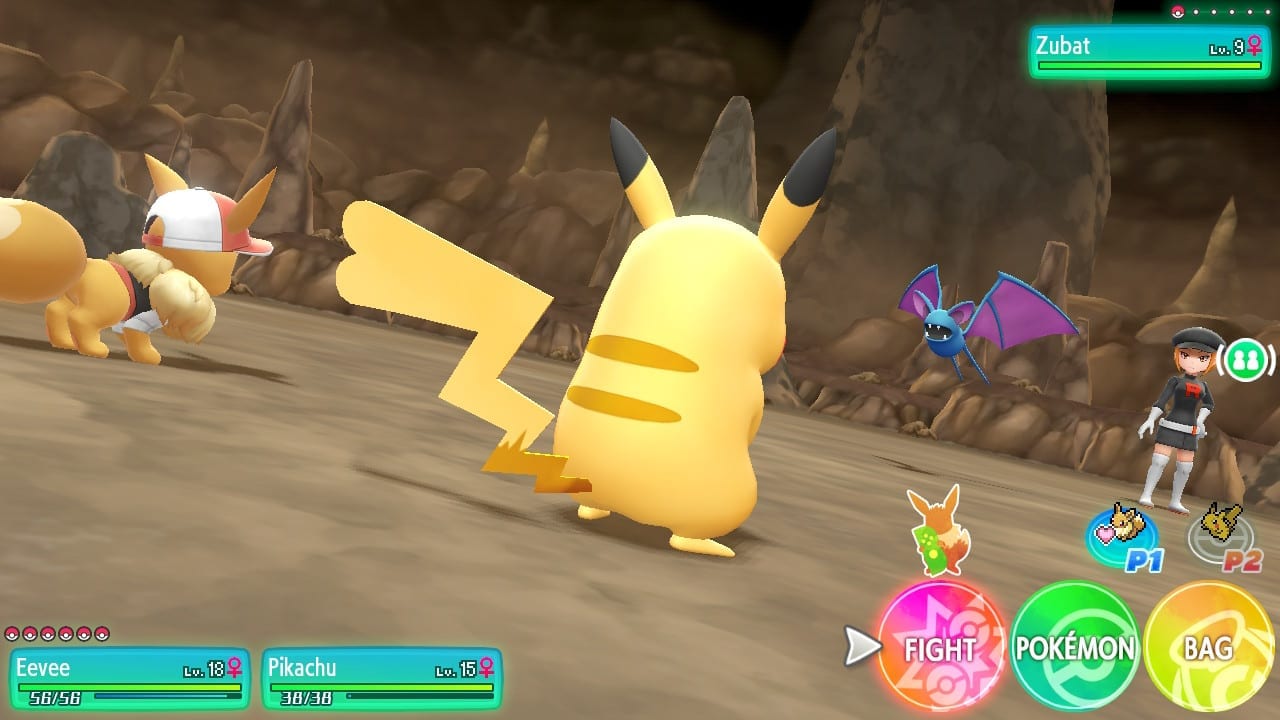Open the POKÉMON party menu
The height and width of the screenshot is (720, 1280).
(x=1075, y=647)
